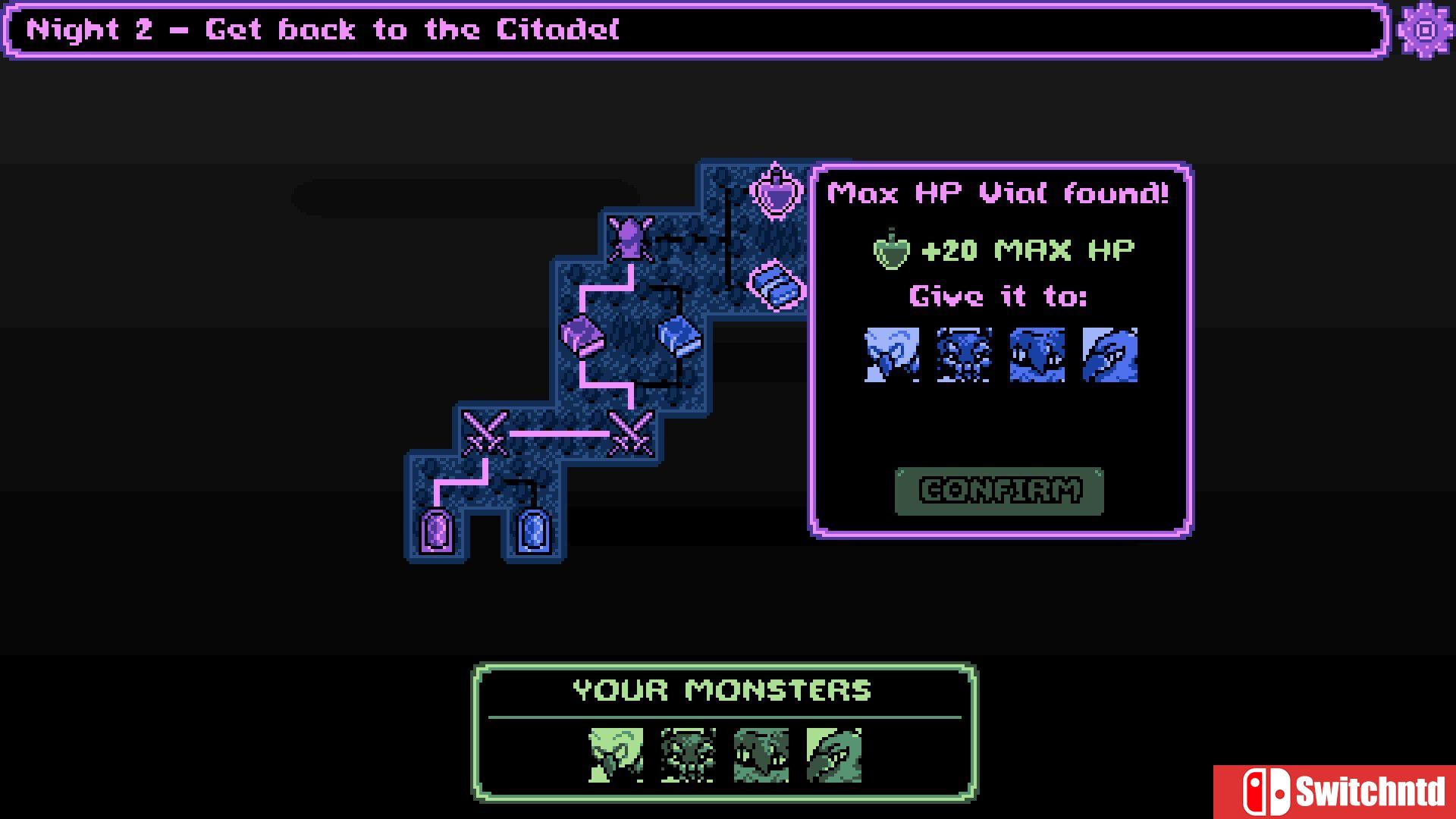Select the blue door map node
This screenshot has height=819, width=1456.
(533, 530)
